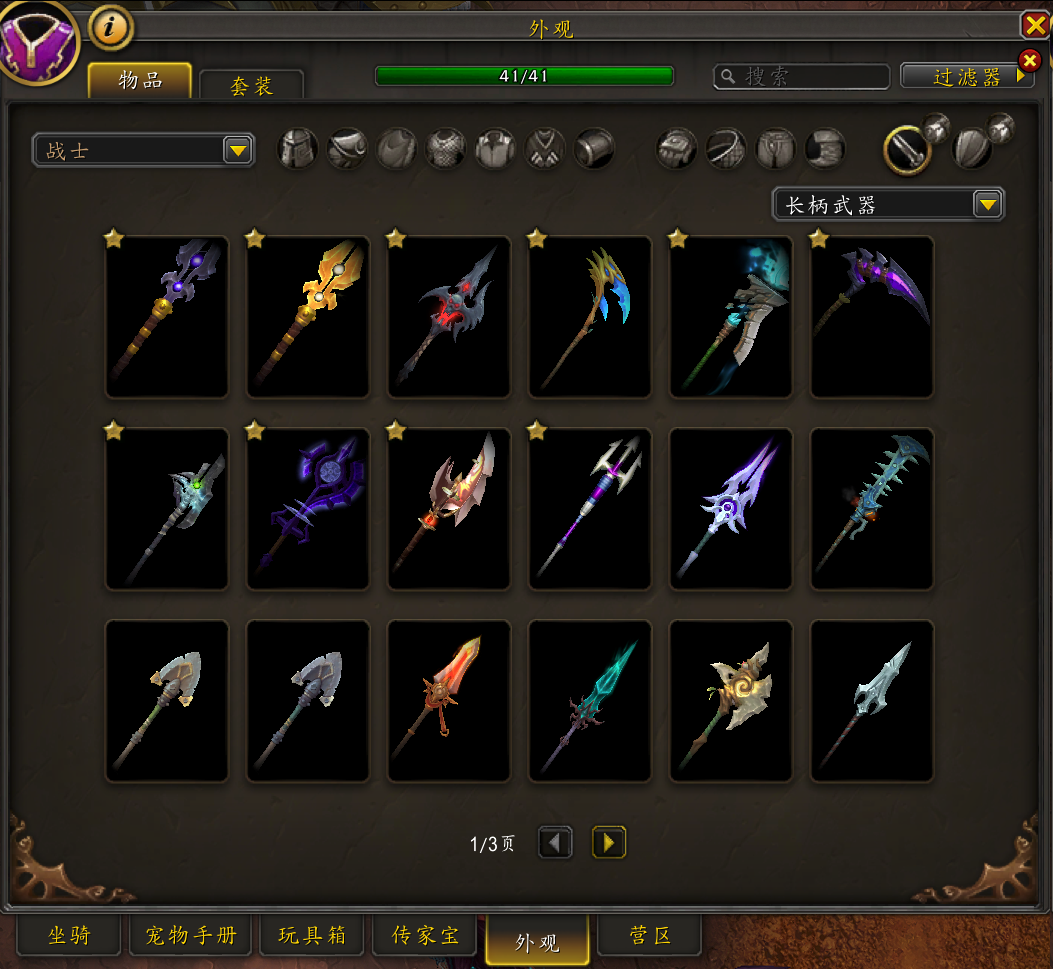Pick the purple scythe appearance
This screenshot has width=1053, height=969.
point(872,316)
